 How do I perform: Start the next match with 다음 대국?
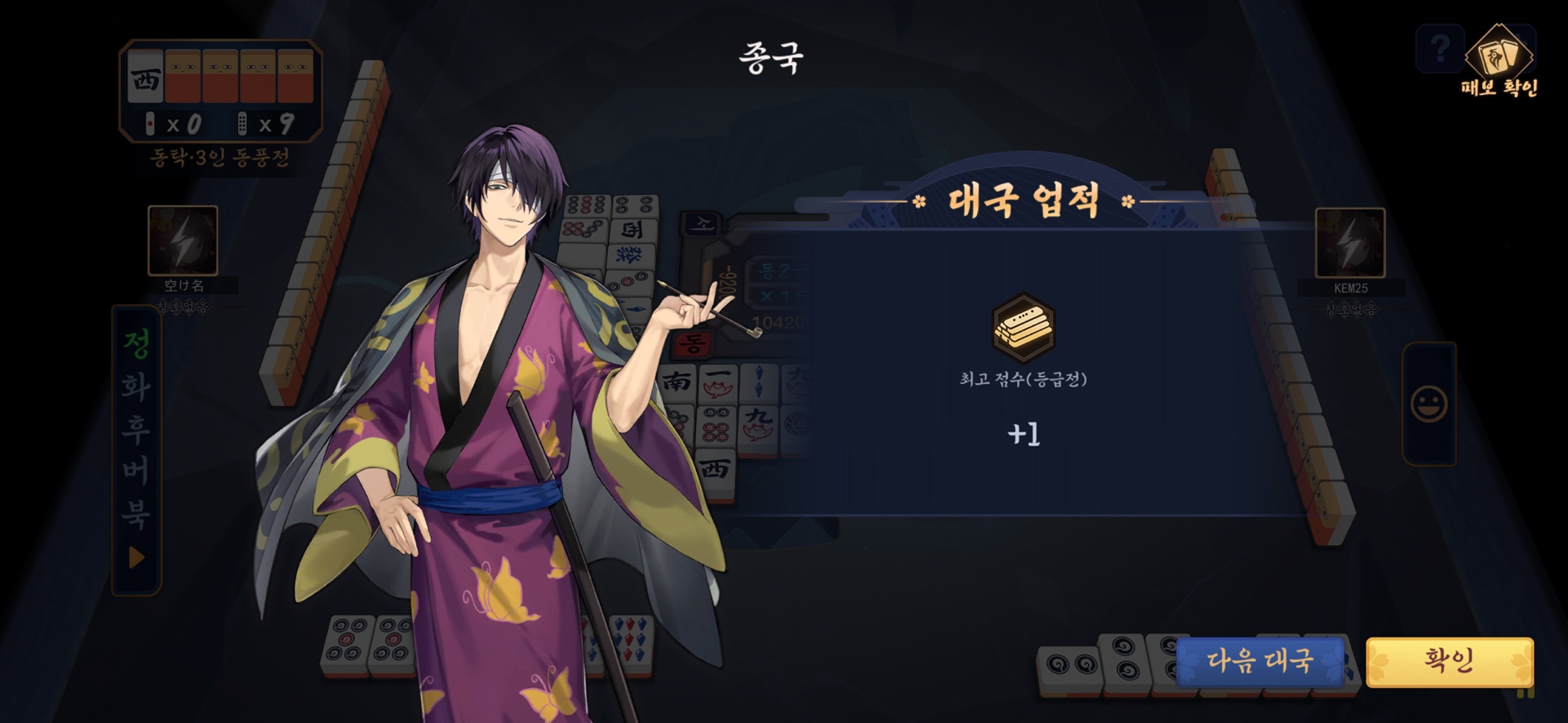click(1260, 661)
